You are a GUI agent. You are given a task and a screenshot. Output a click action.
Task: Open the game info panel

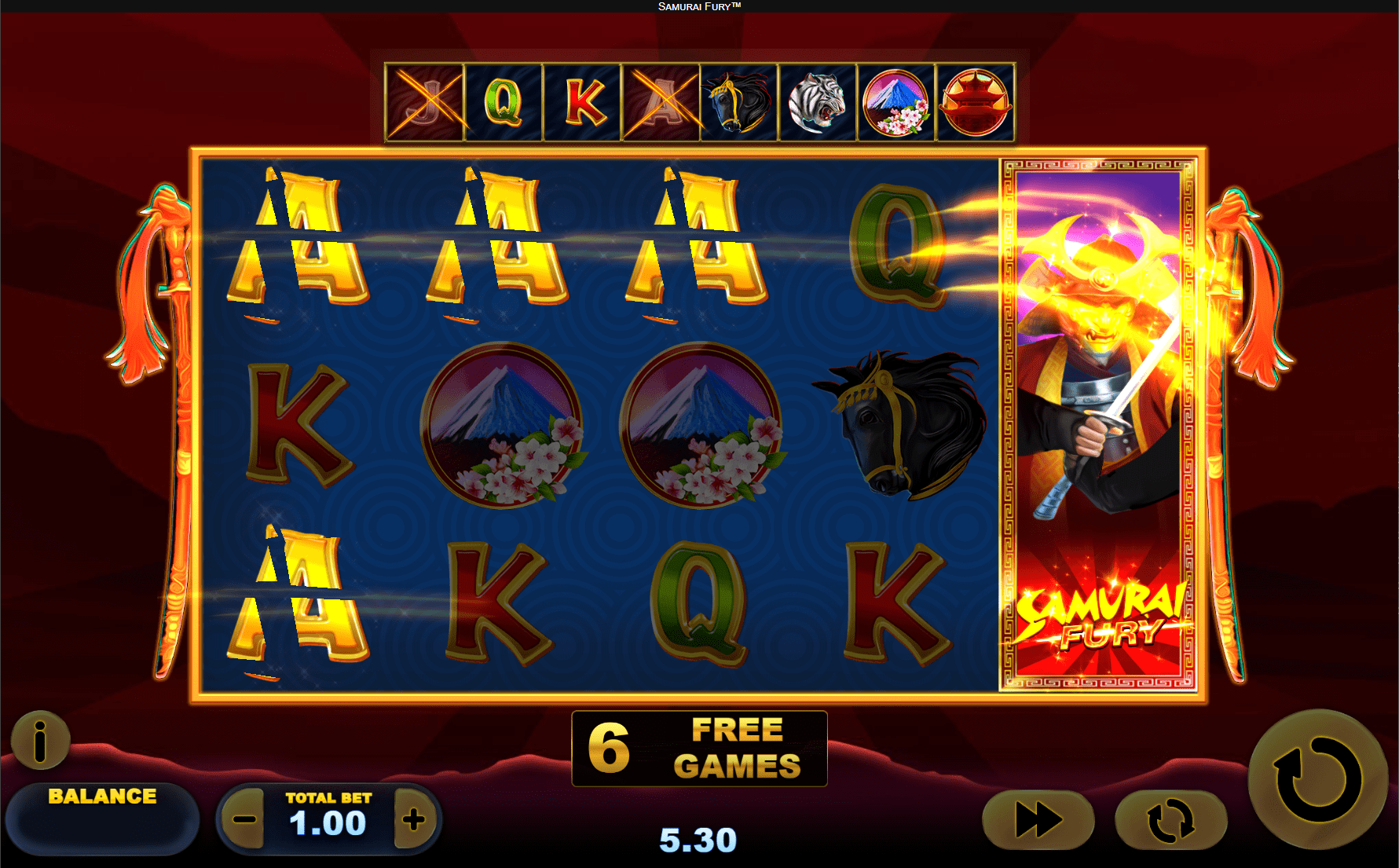point(40,740)
